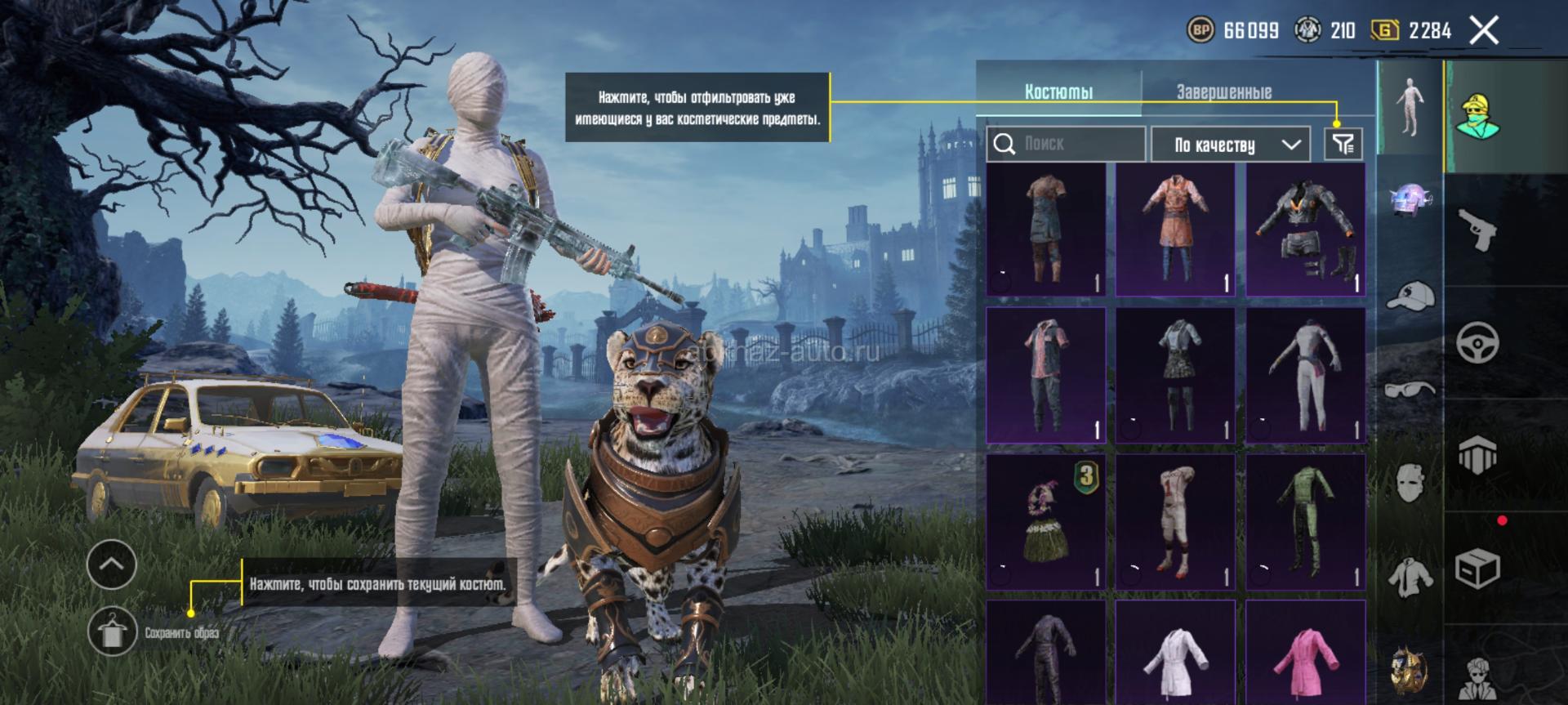Screen dimensions: 1568x705
Task: Click the round up-arrow button
Action: (x=112, y=564)
